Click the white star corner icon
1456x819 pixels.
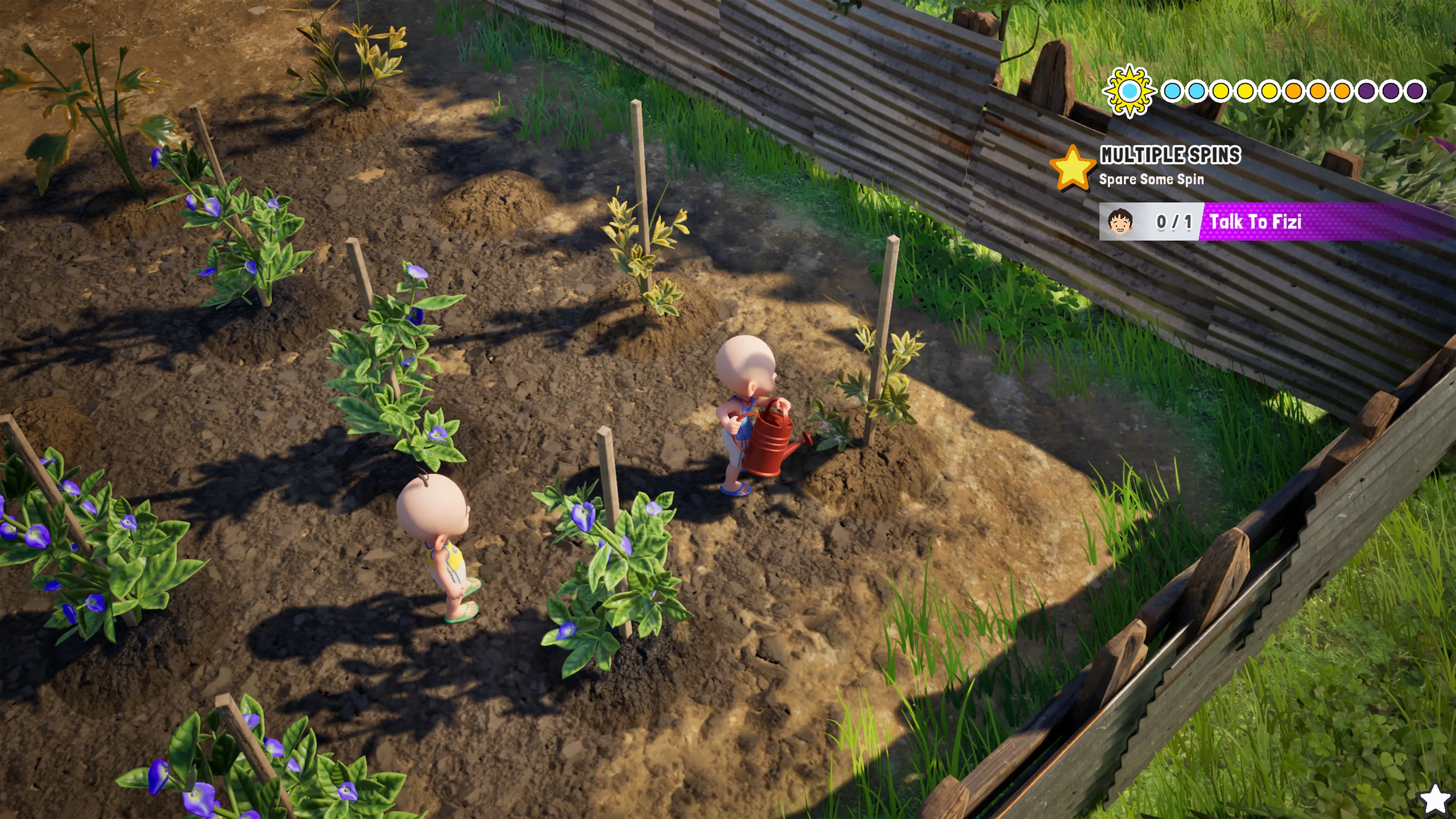(x=1436, y=799)
